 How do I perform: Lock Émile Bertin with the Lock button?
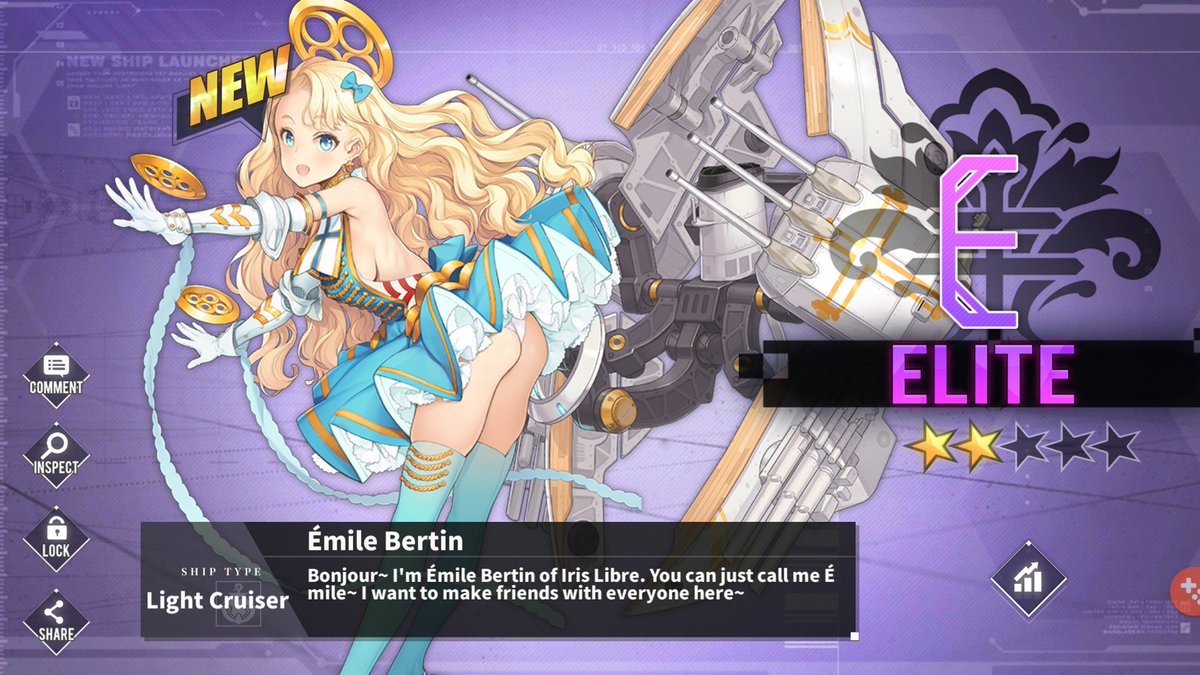pyautogui.click(x=56, y=537)
